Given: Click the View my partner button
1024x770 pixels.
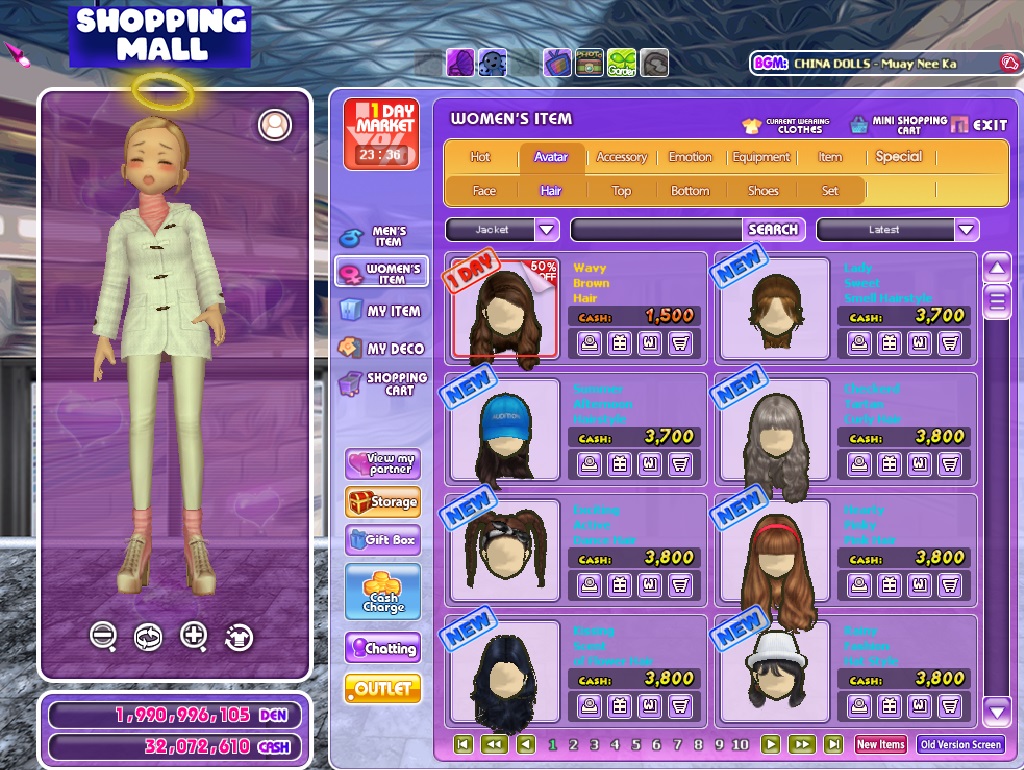Looking at the screenshot, I should click(383, 464).
